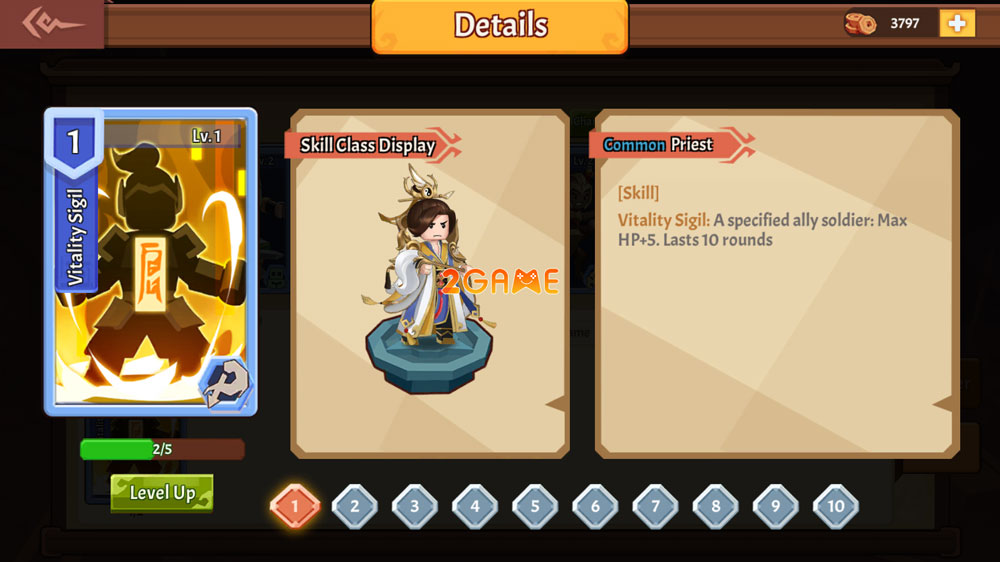Choose skill level 10 diamond
Image resolution: width=1000 pixels, height=562 pixels.
tap(836, 506)
